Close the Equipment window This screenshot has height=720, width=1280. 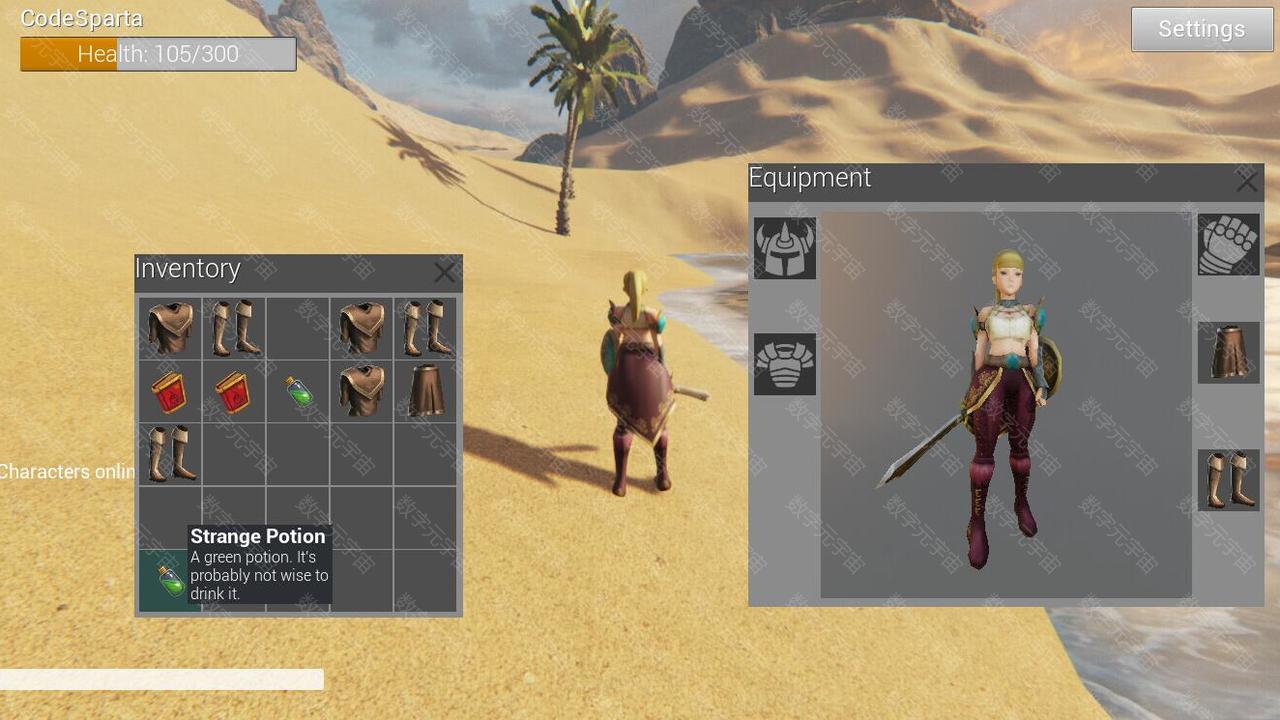coord(1246,182)
